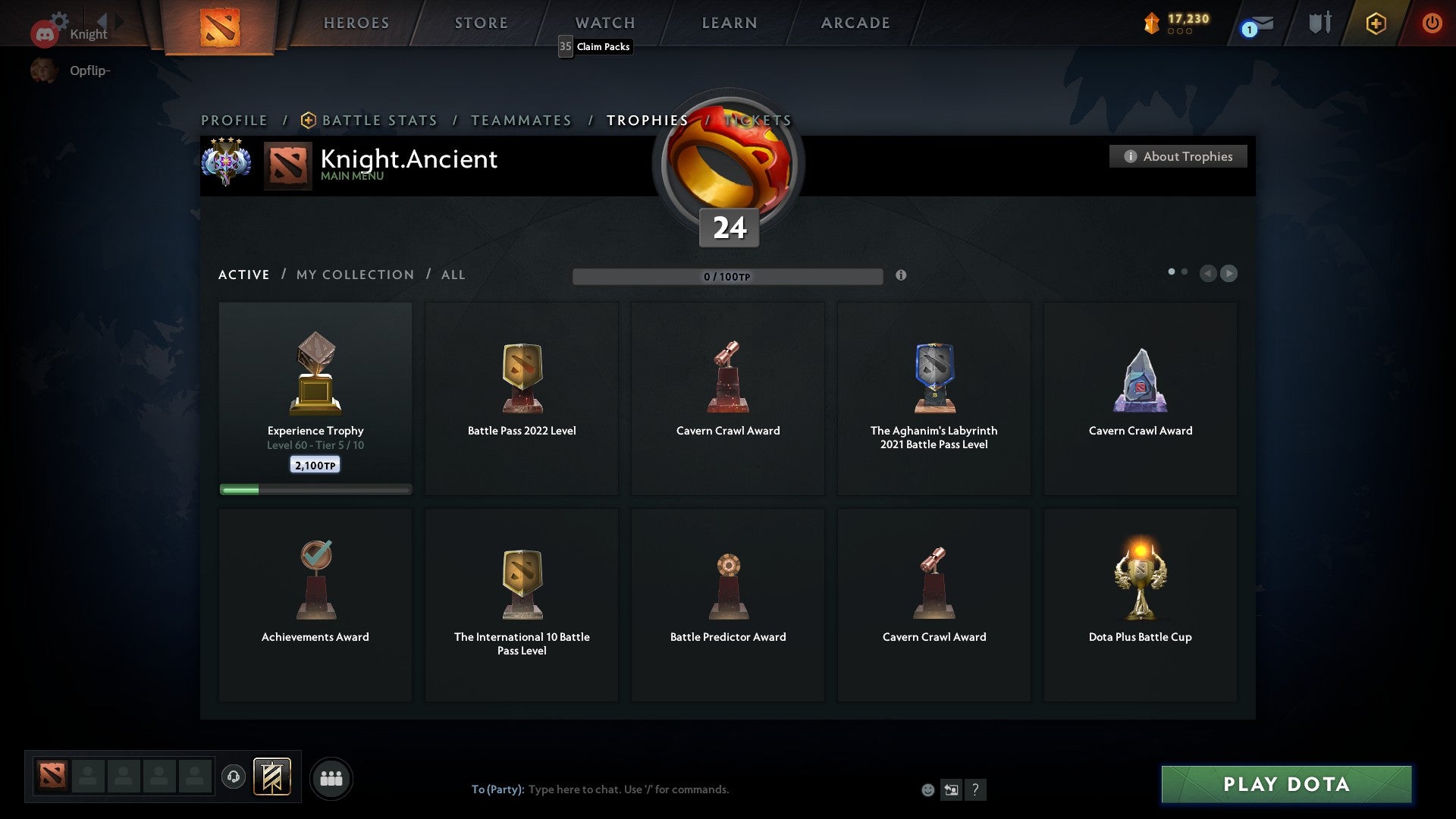Open the emoticon smiley in the chat bar

point(928,789)
